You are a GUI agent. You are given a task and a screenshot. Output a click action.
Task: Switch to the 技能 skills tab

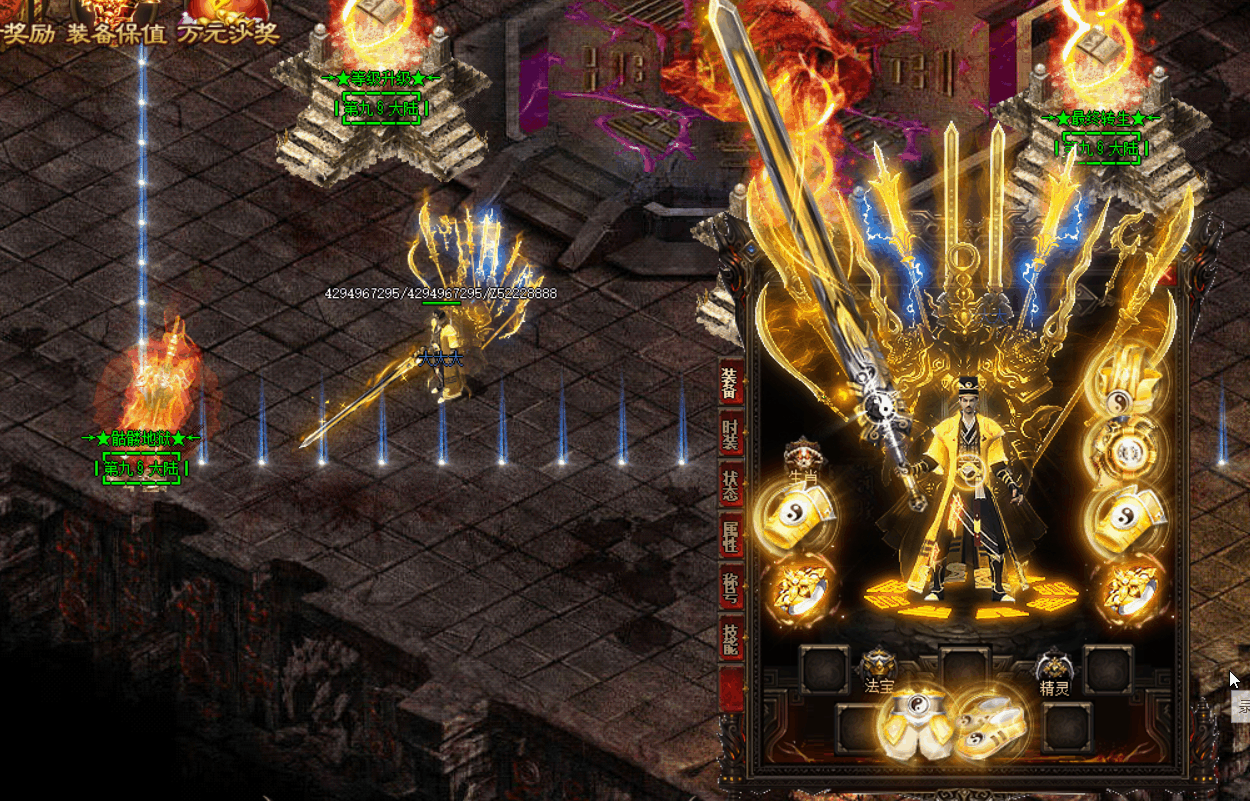(731, 639)
